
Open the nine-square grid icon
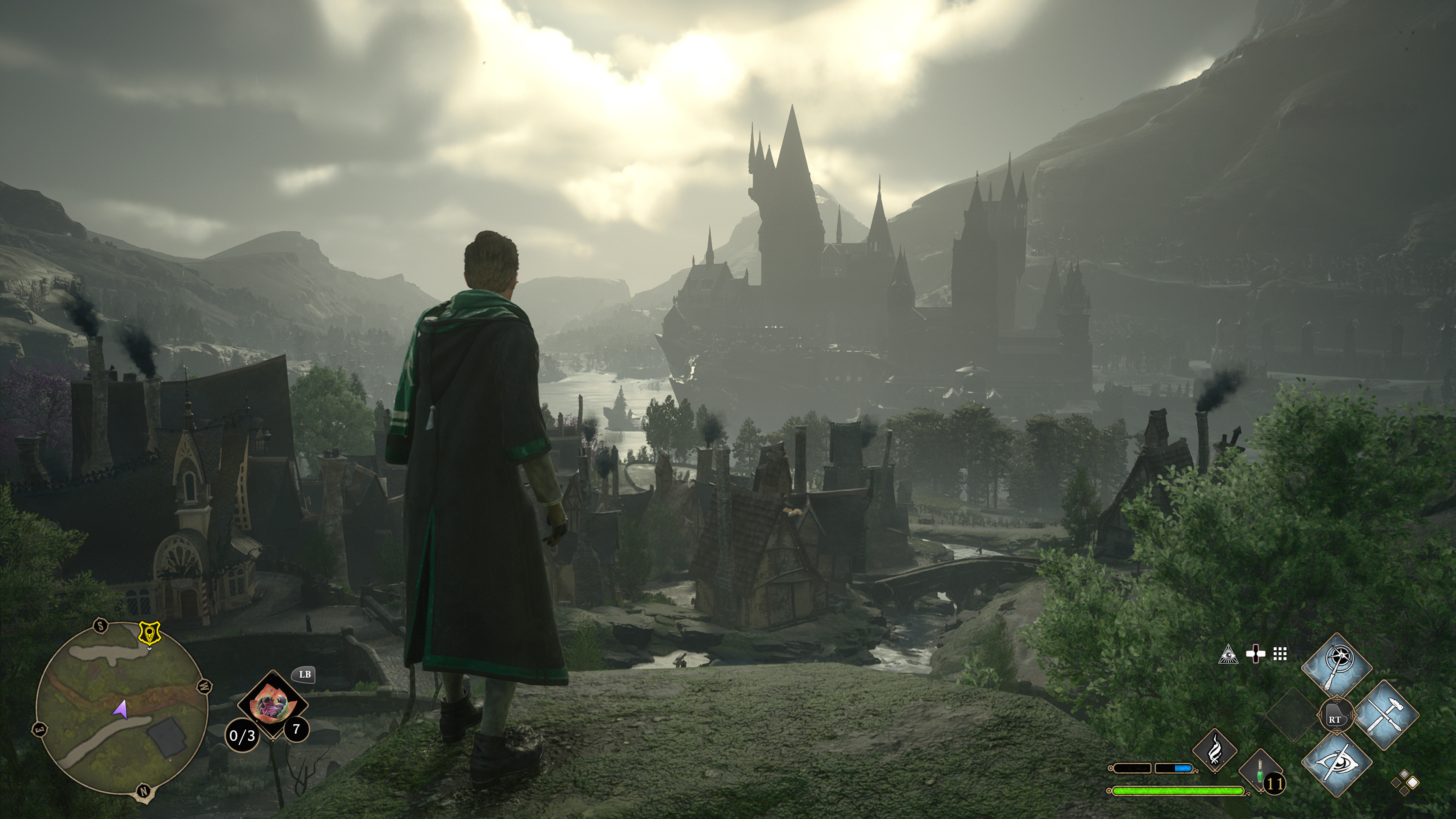1280,654
